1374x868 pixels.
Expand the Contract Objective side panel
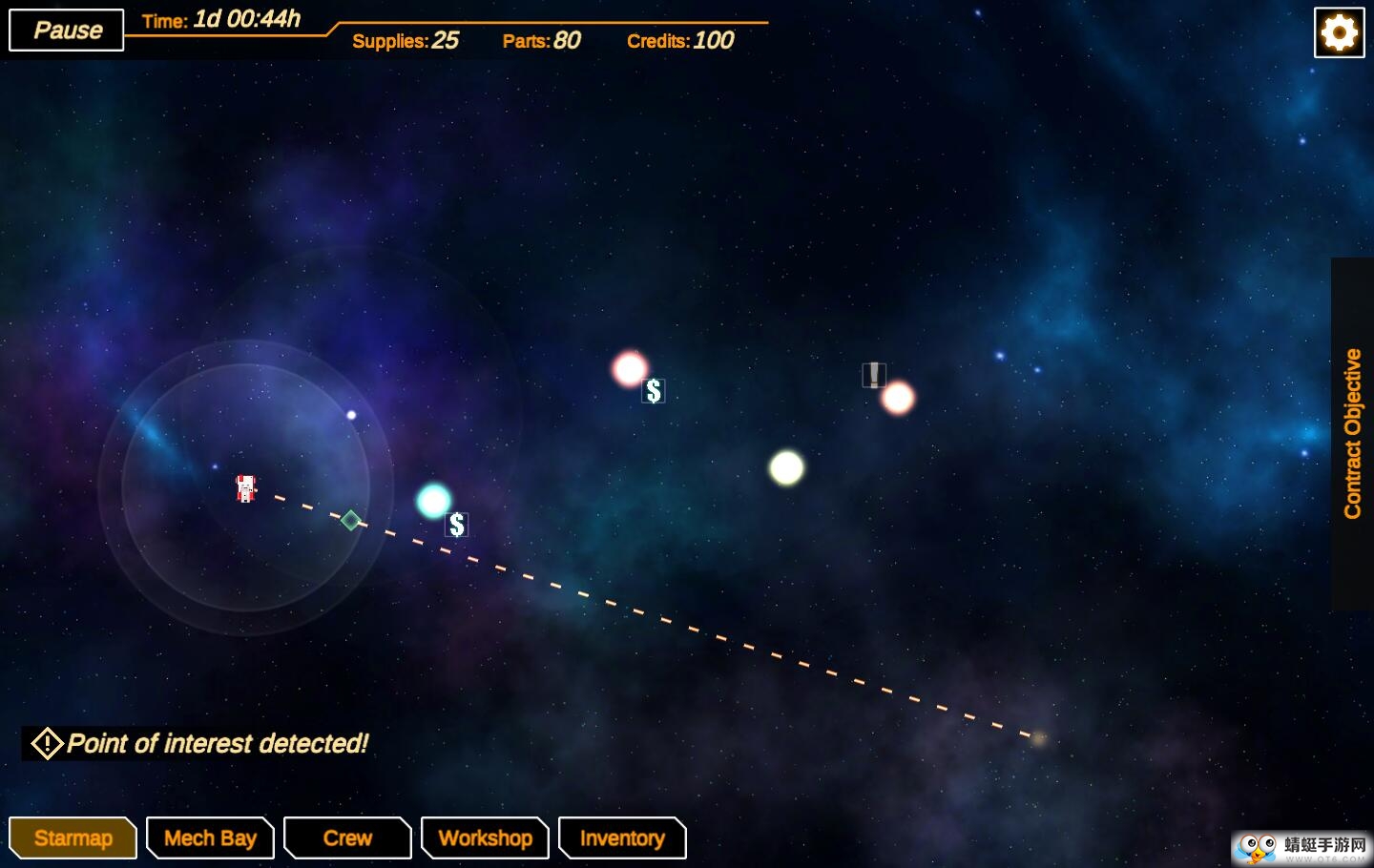1352,434
